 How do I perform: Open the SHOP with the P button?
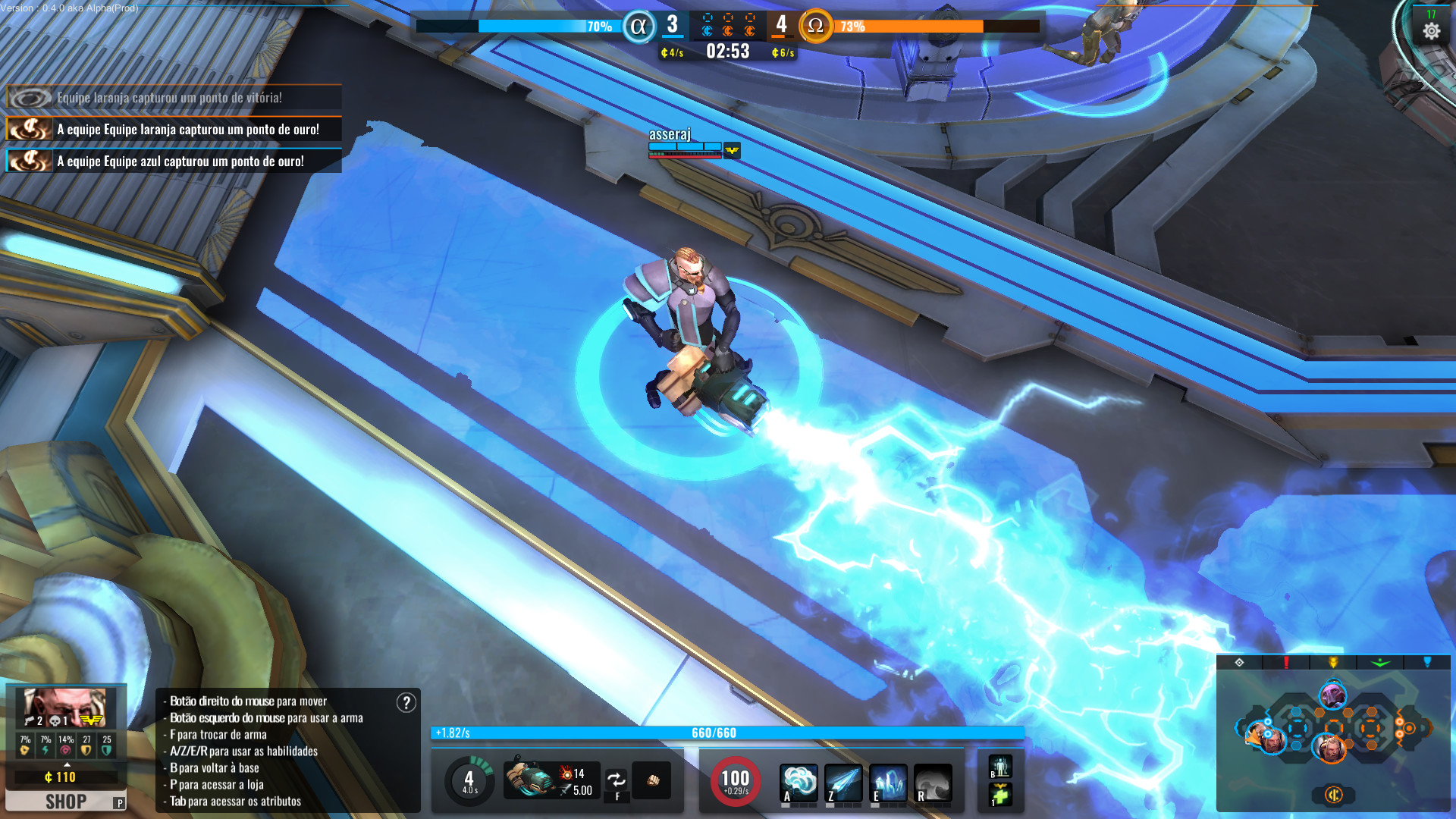click(66, 800)
